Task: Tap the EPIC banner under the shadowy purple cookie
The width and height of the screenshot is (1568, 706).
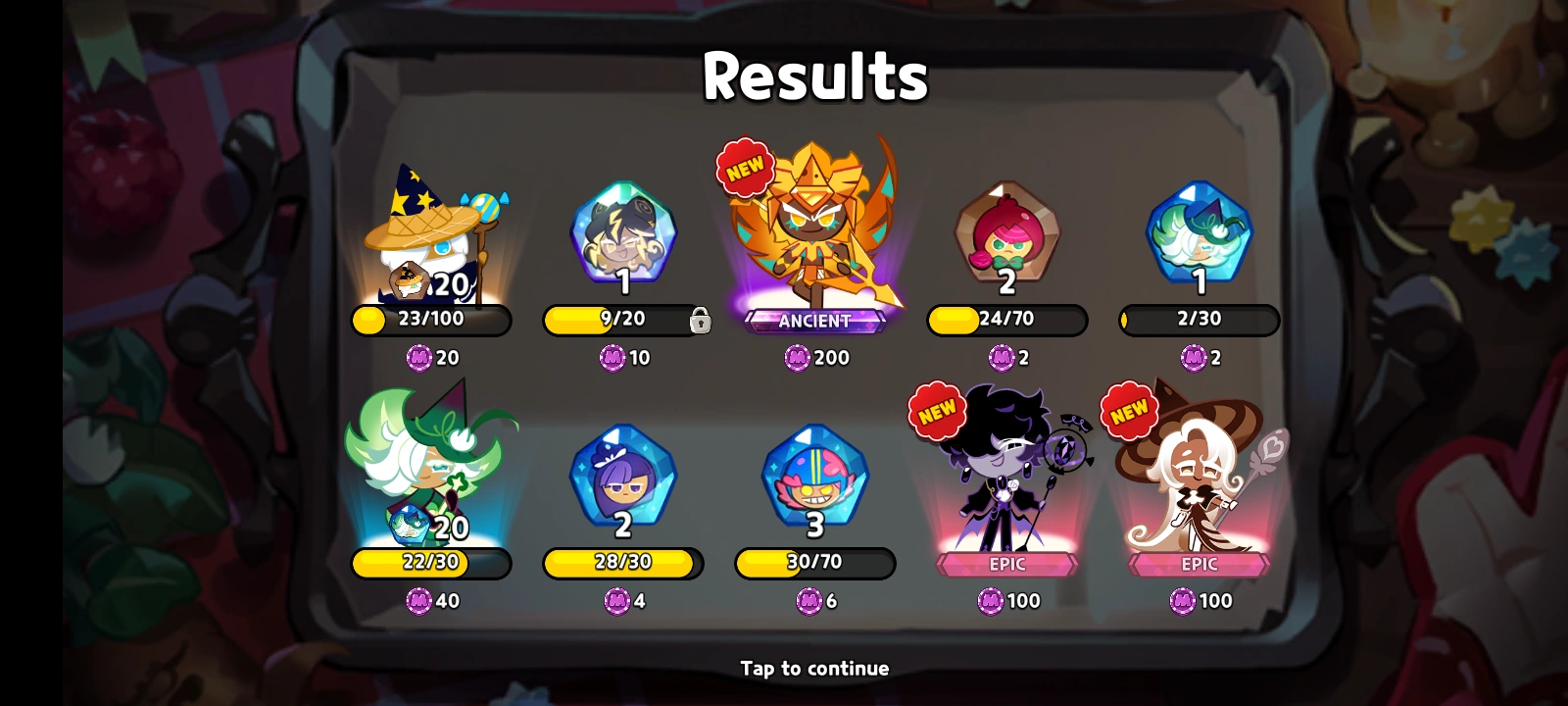Action: click(x=1007, y=563)
